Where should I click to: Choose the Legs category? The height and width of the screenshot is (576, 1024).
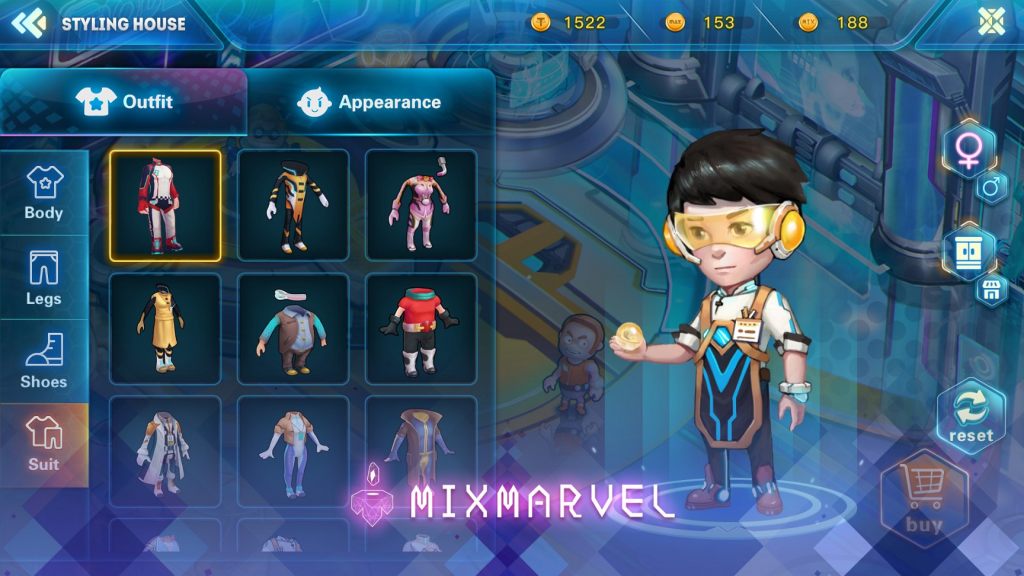[44, 278]
